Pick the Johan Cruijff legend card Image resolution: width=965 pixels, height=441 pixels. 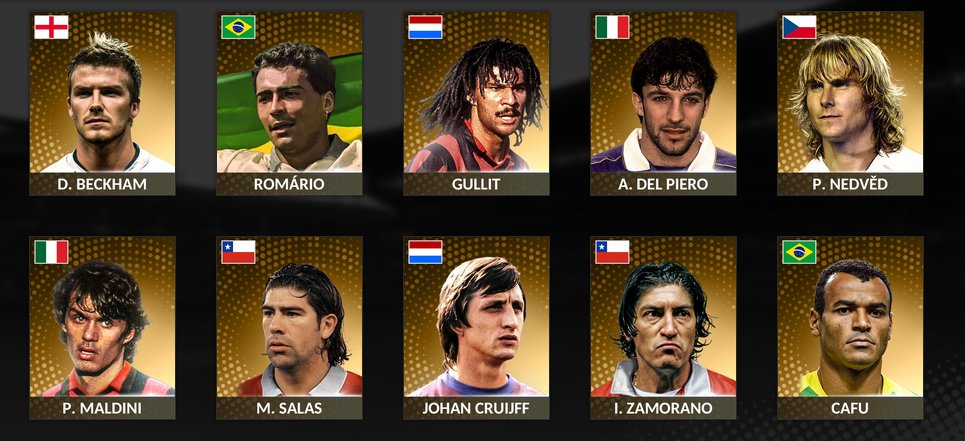pyautogui.click(x=477, y=328)
